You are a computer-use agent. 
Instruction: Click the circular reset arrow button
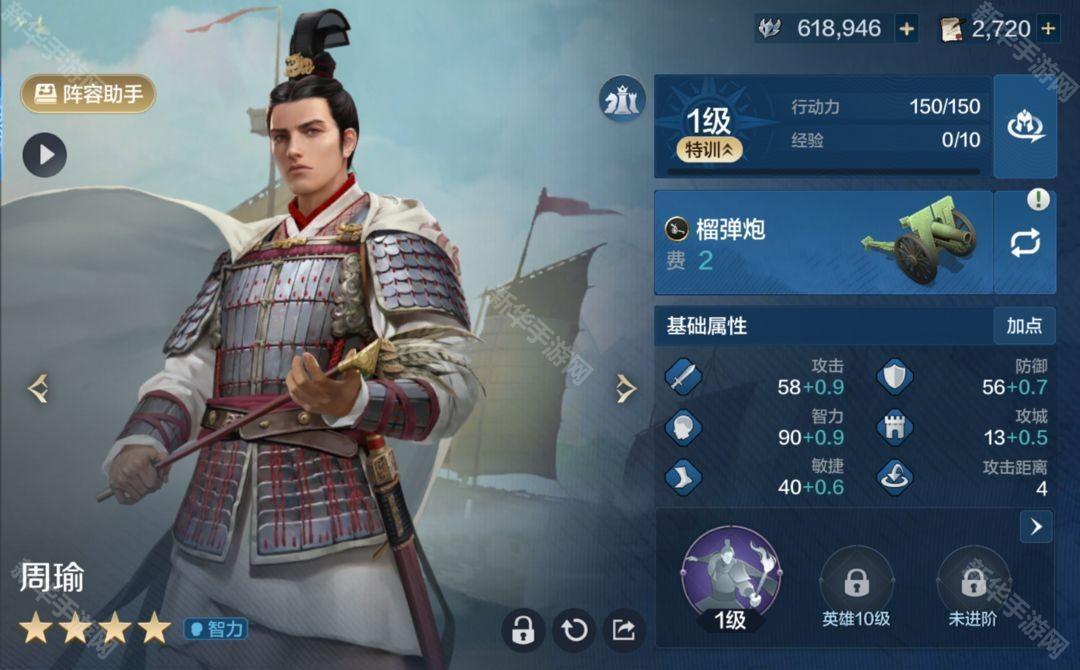574,629
